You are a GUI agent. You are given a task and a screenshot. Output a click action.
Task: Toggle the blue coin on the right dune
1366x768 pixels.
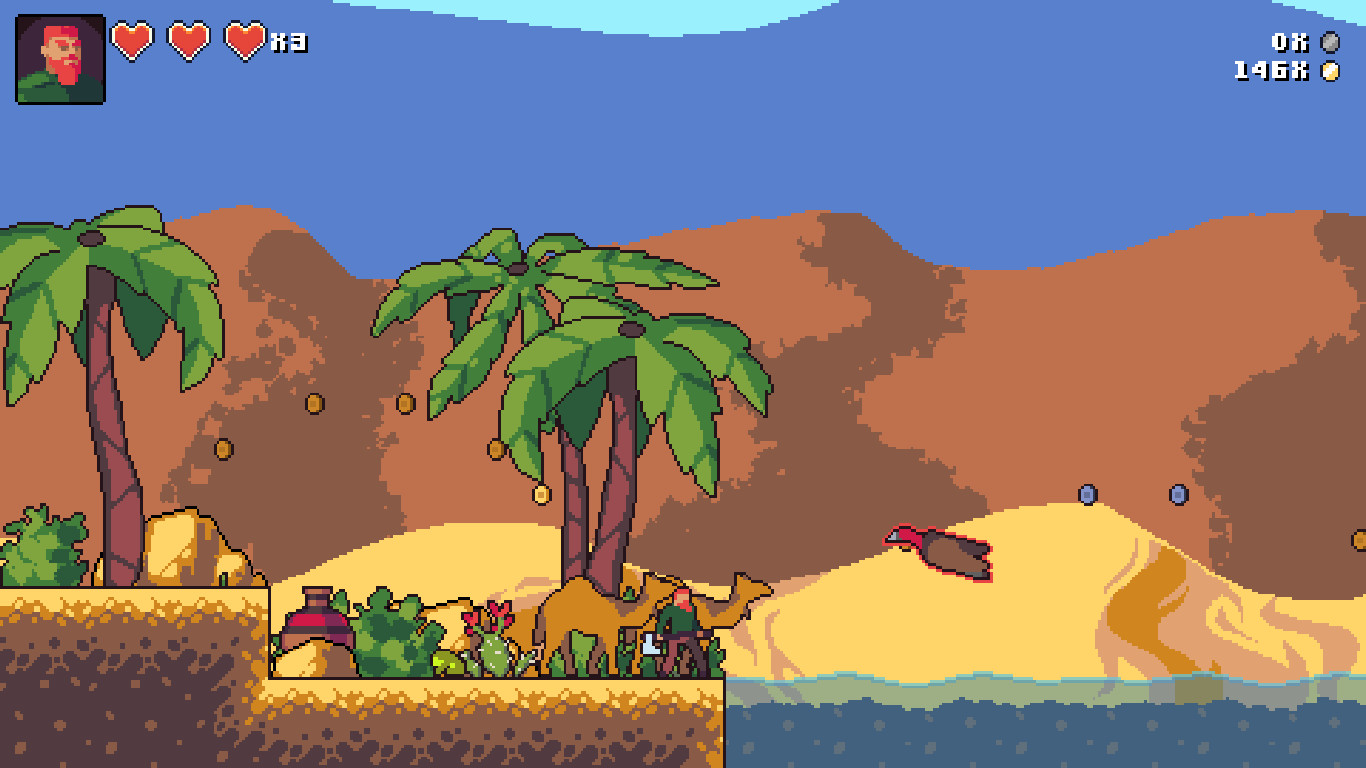tap(1087, 493)
